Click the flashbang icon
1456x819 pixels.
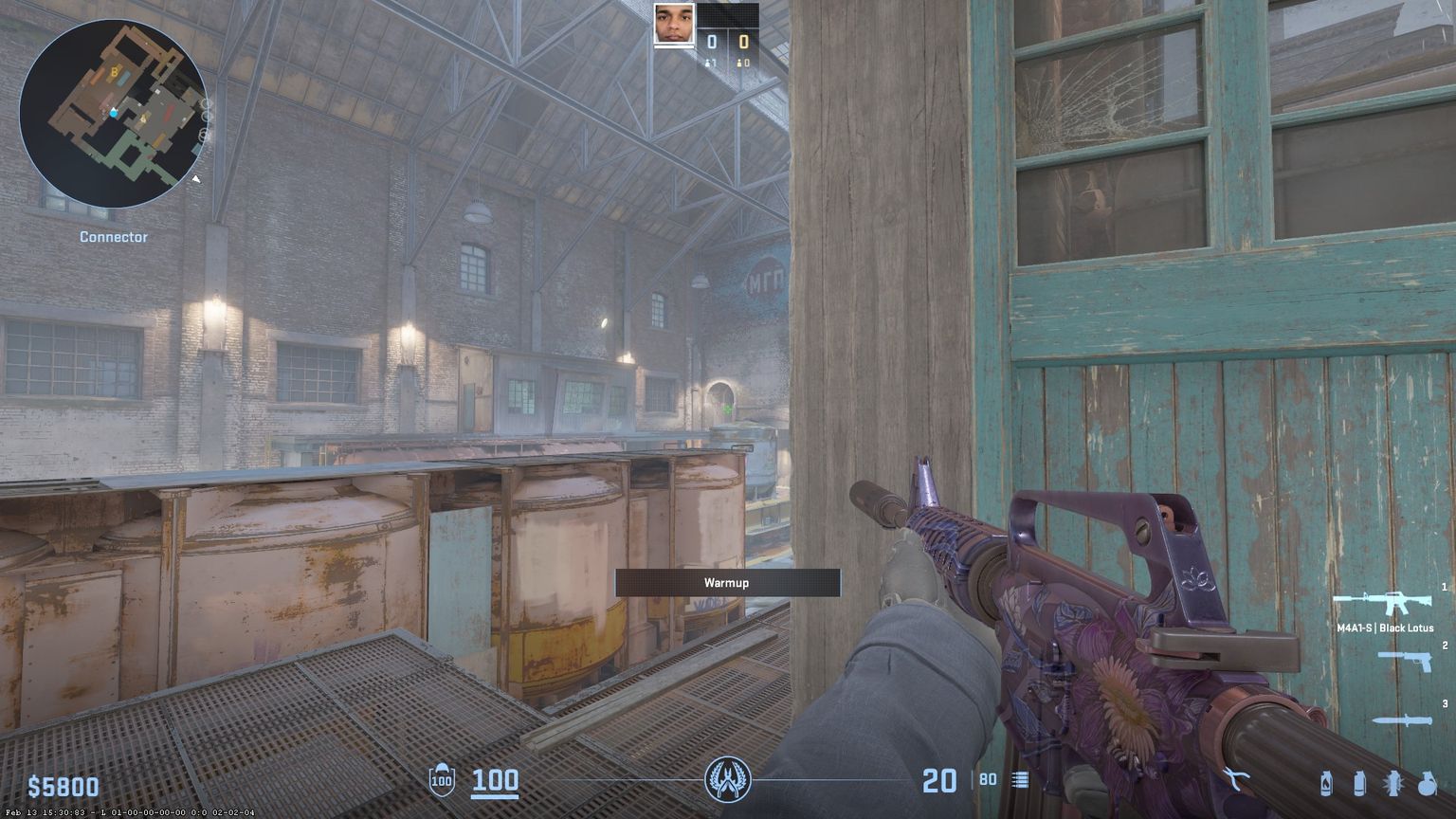click(1392, 785)
